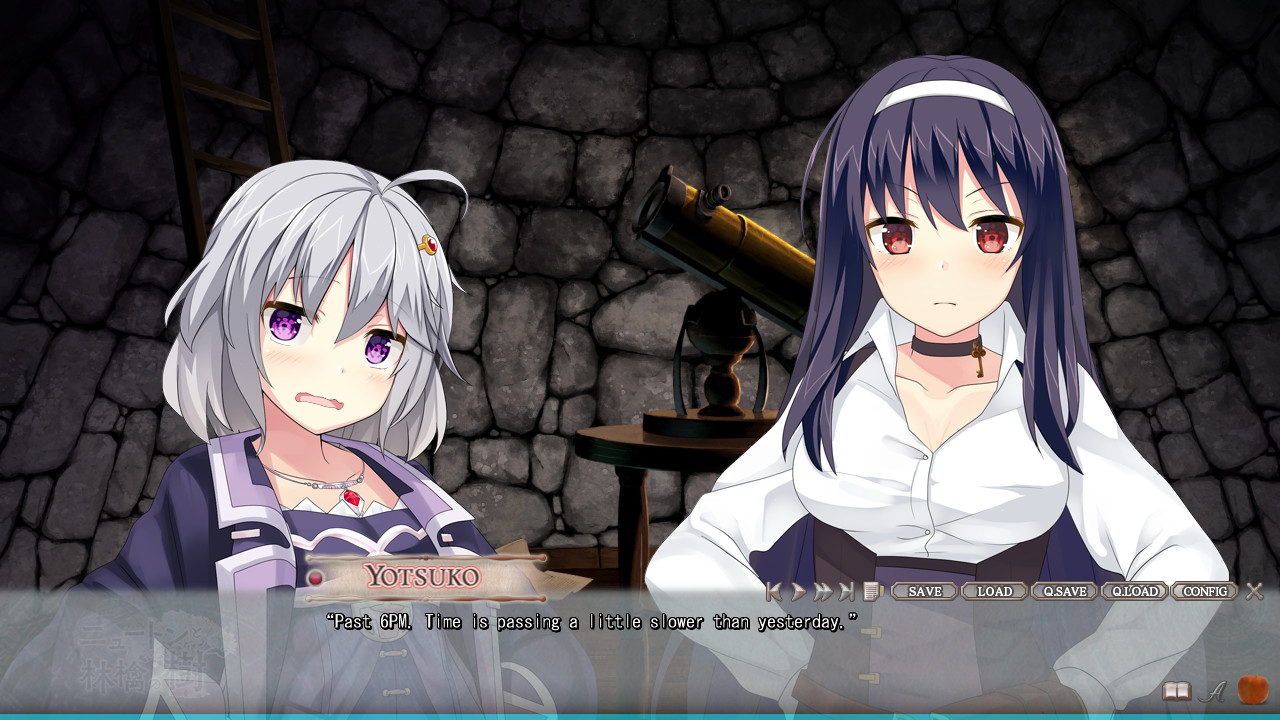Open the CONFIG settings
This screenshot has height=720, width=1280.
pyautogui.click(x=1205, y=591)
